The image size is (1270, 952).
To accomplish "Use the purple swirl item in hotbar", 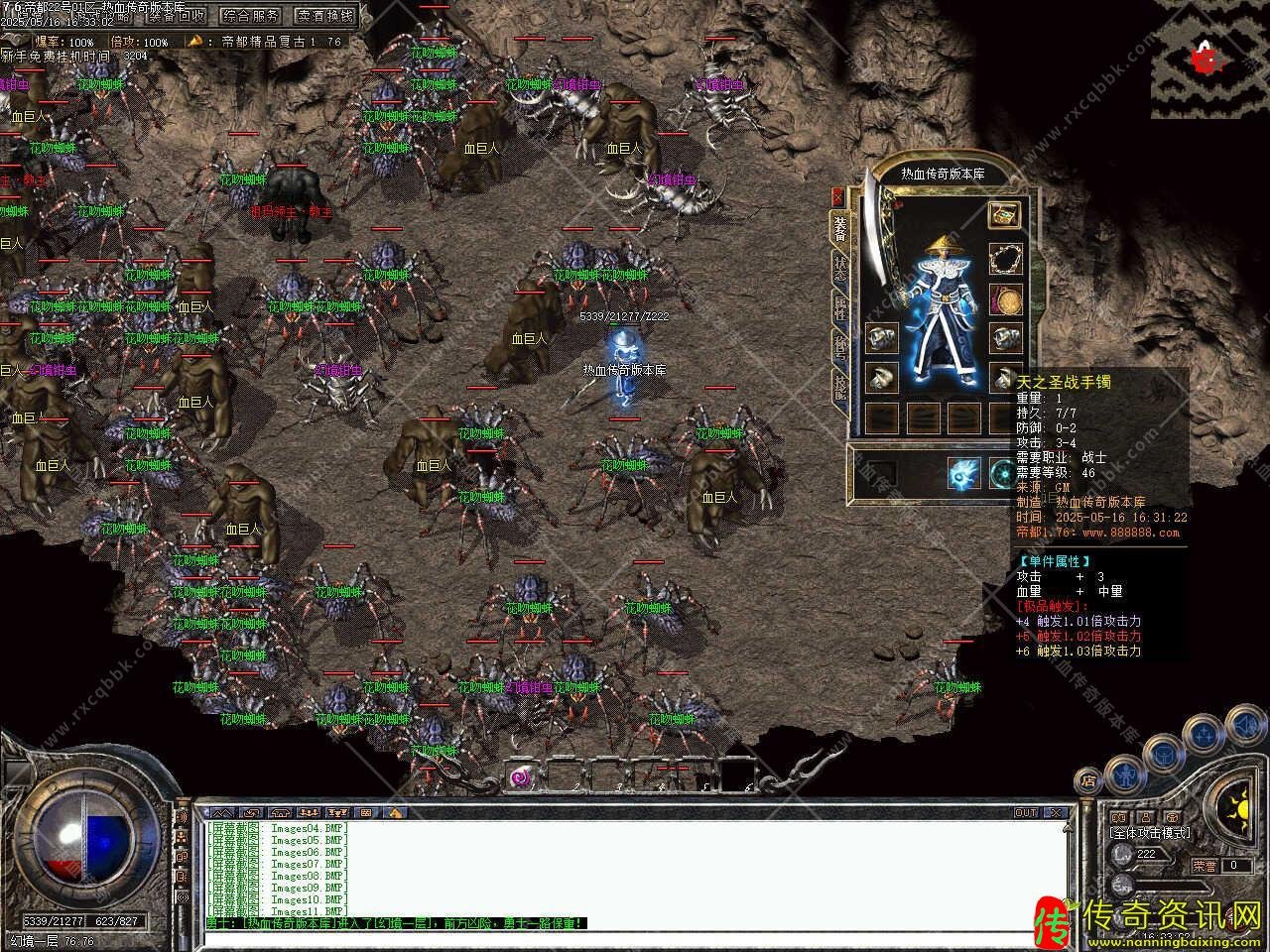I will coord(522,777).
